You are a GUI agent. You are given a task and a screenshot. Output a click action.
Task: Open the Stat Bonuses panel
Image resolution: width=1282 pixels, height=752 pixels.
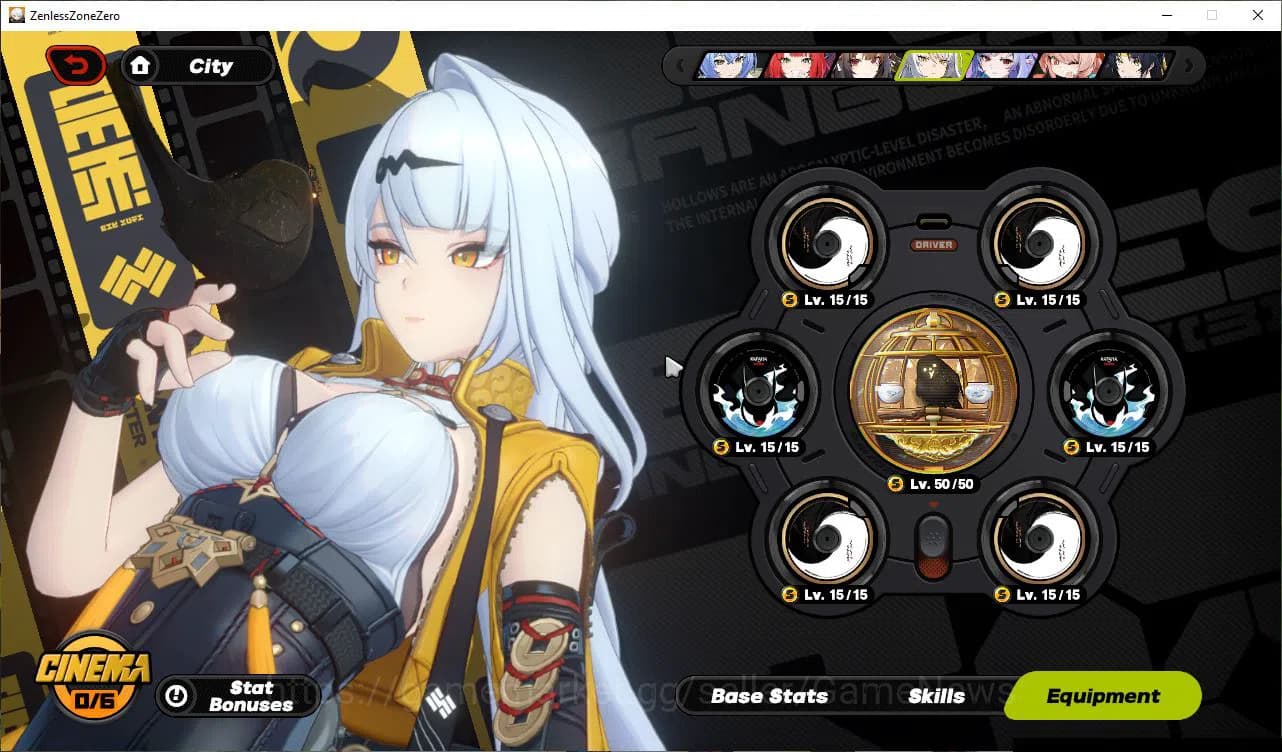(x=238, y=697)
